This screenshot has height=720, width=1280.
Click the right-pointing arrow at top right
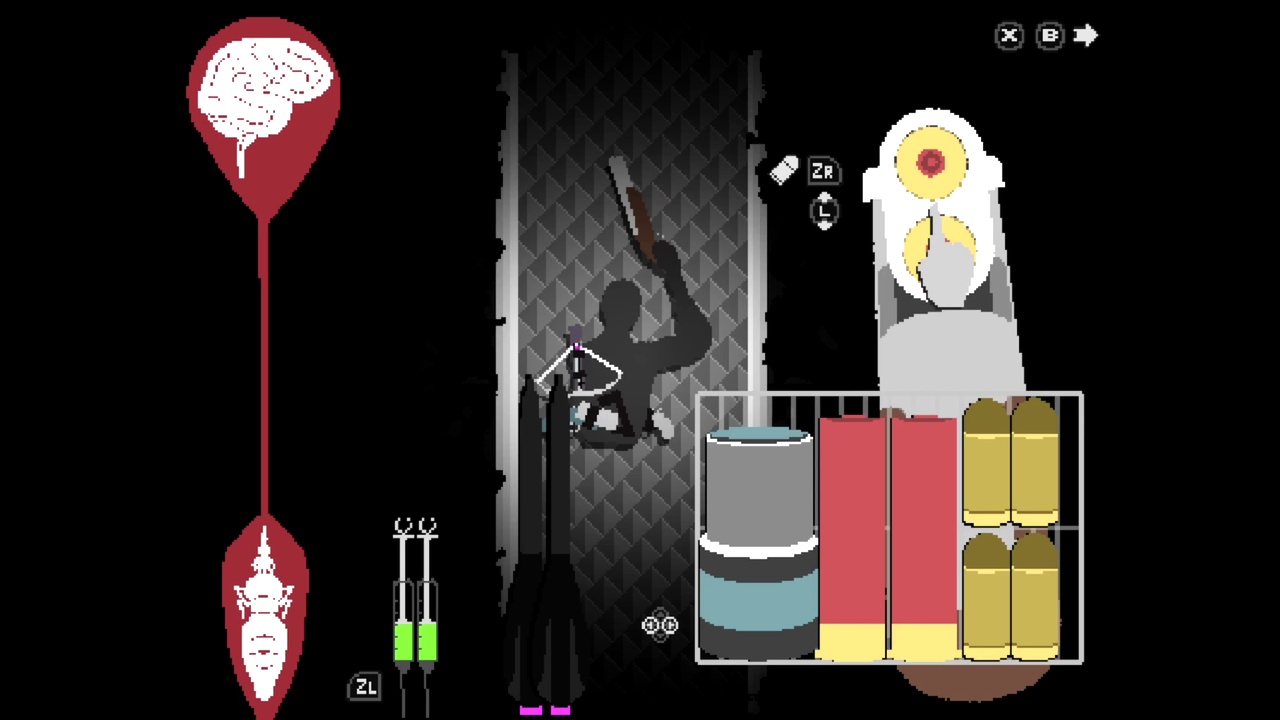1087,36
